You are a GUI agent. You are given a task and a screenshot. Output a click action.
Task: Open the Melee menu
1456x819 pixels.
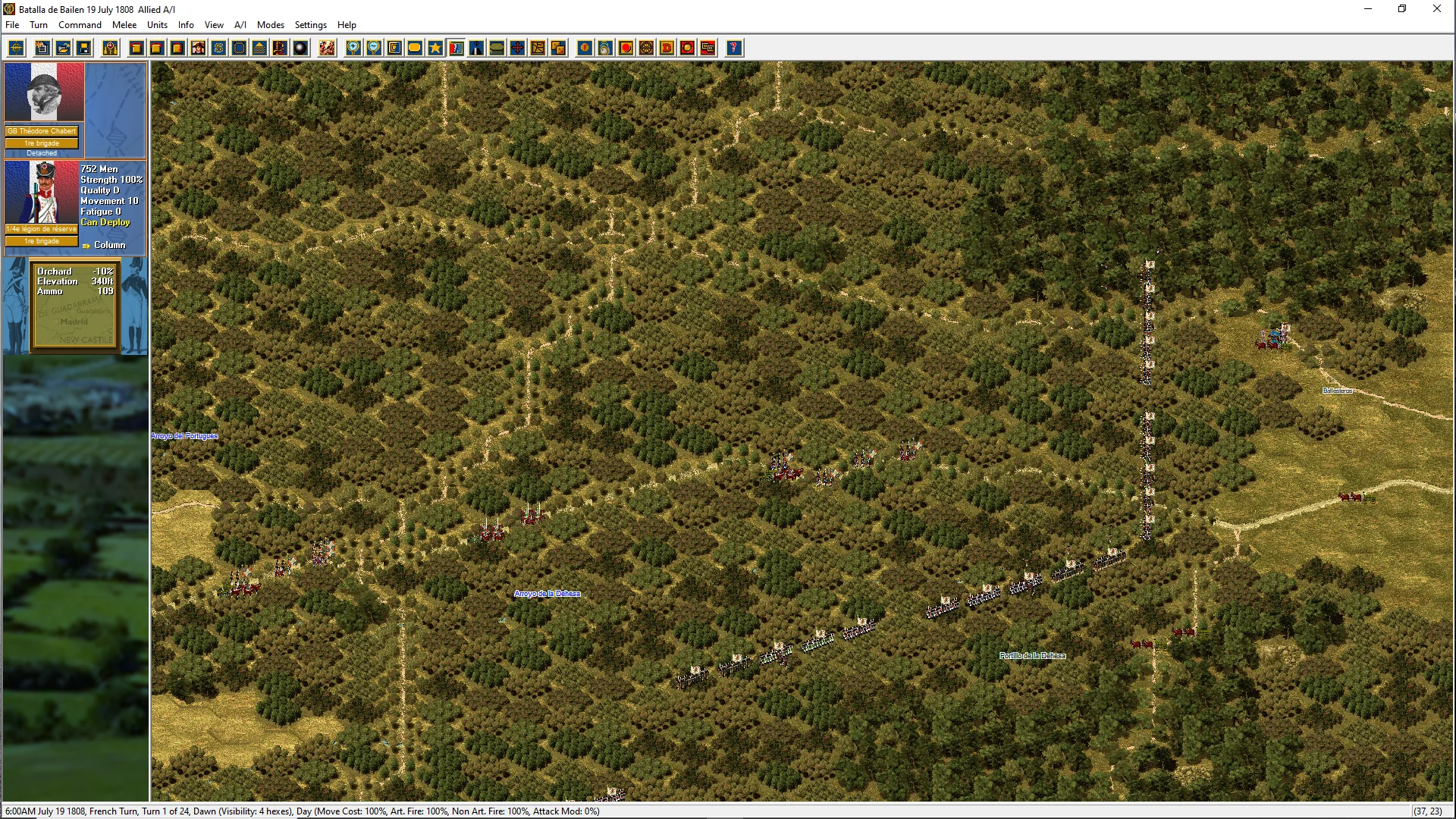(x=124, y=25)
